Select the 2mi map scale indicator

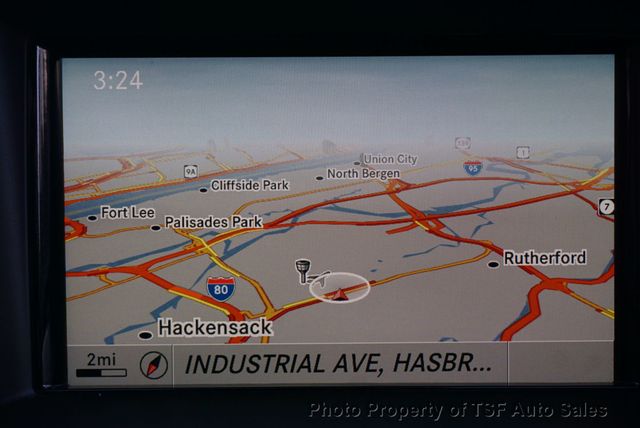(x=101, y=365)
